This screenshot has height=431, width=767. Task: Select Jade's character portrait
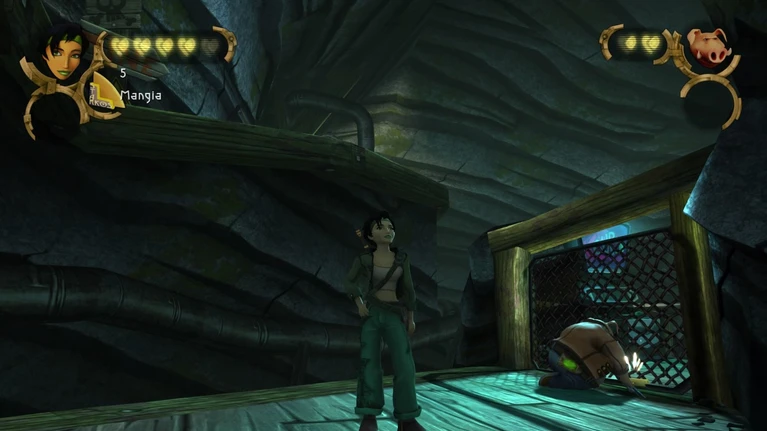coord(63,53)
